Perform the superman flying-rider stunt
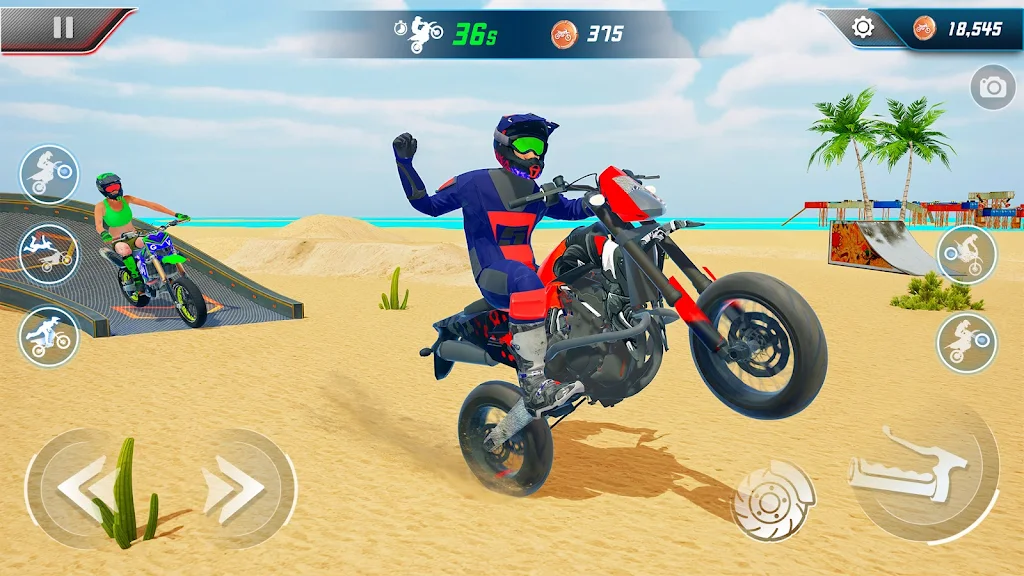1024x576 pixels. (48, 253)
